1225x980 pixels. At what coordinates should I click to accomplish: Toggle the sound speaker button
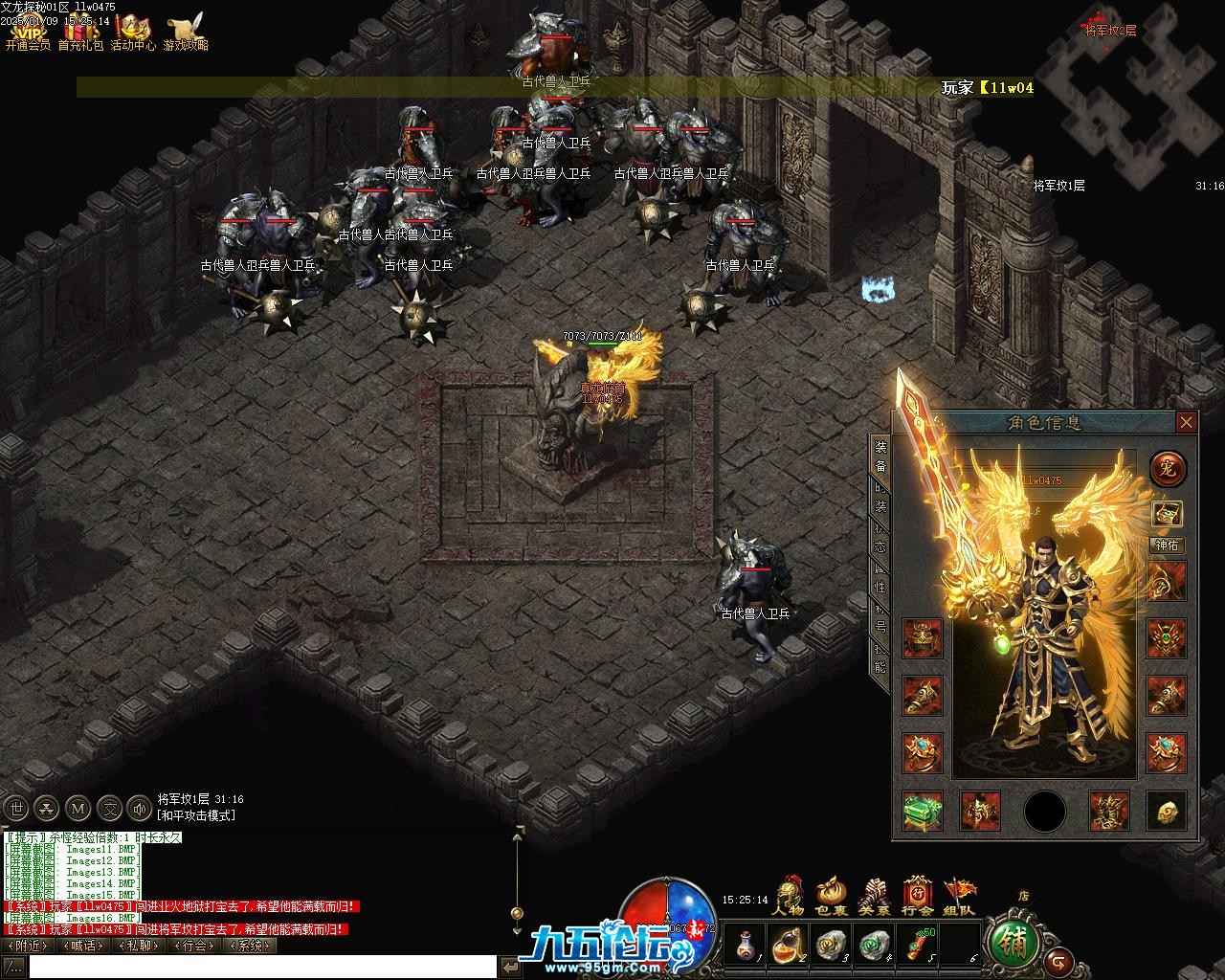point(141,809)
